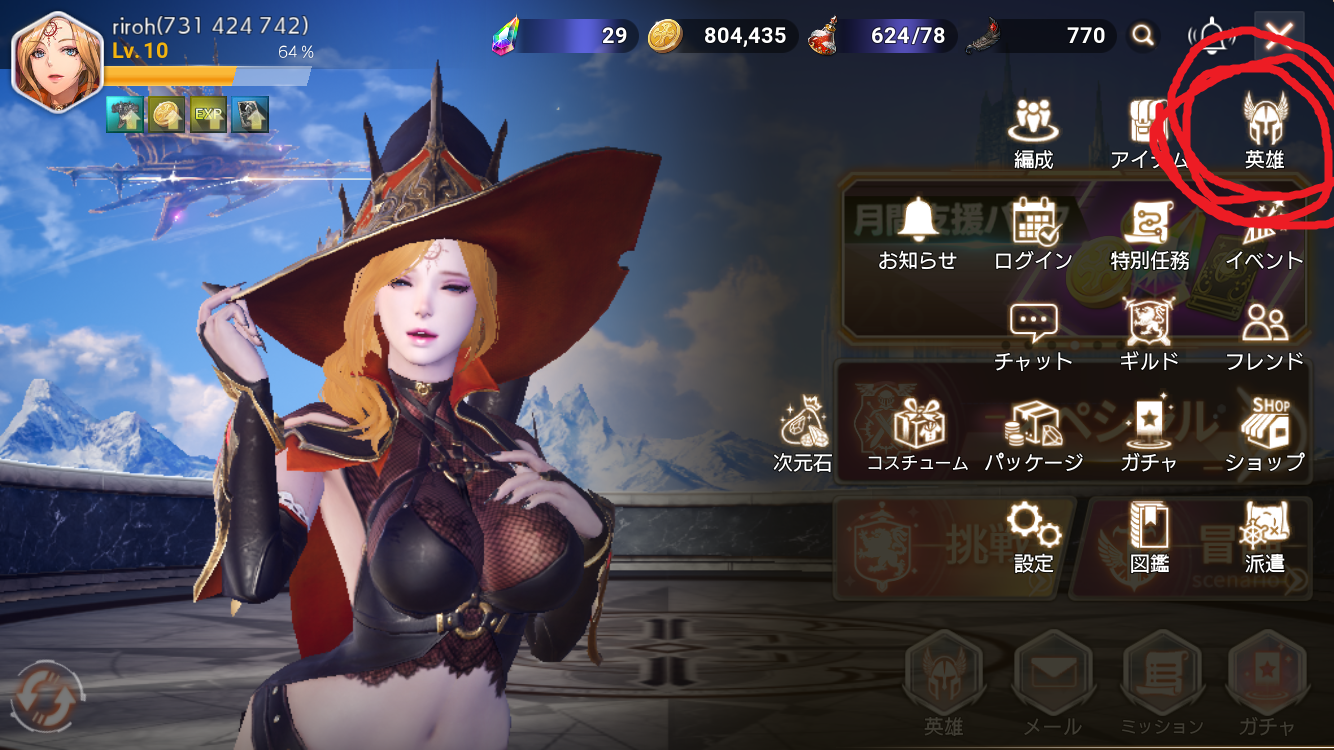The image size is (1334, 750).
Task: Open the 次元石 dimension stone shop
Action: tap(803, 435)
